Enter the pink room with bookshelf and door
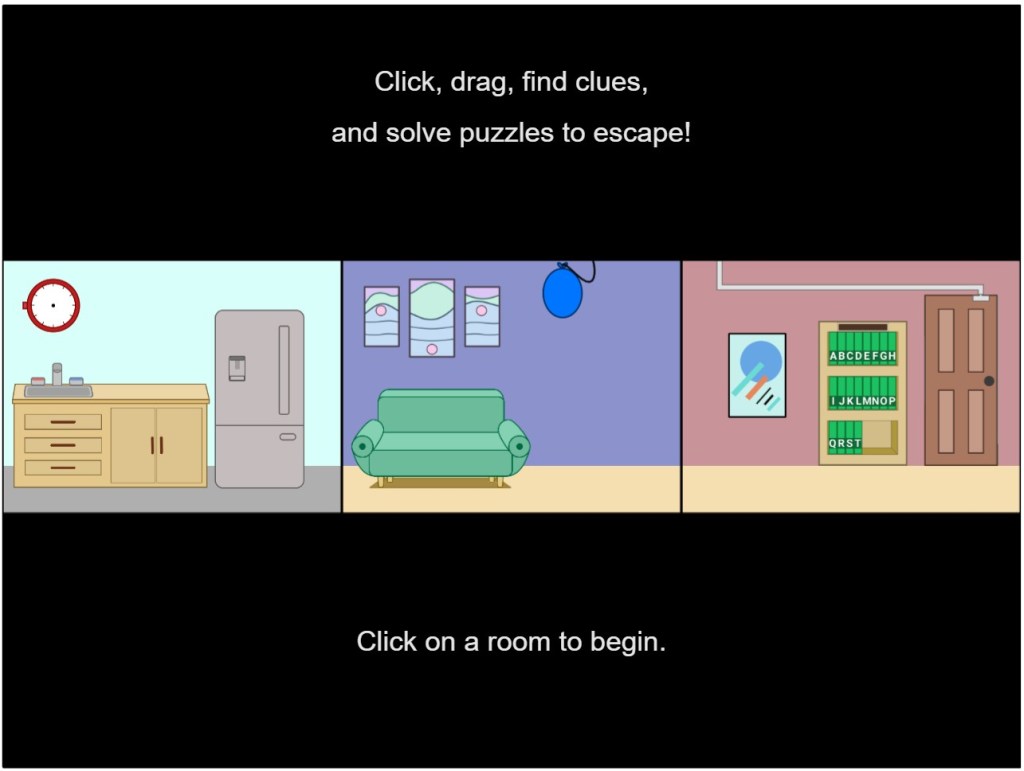This screenshot has width=1024, height=771. pyautogui.click(x=850, y=387)
